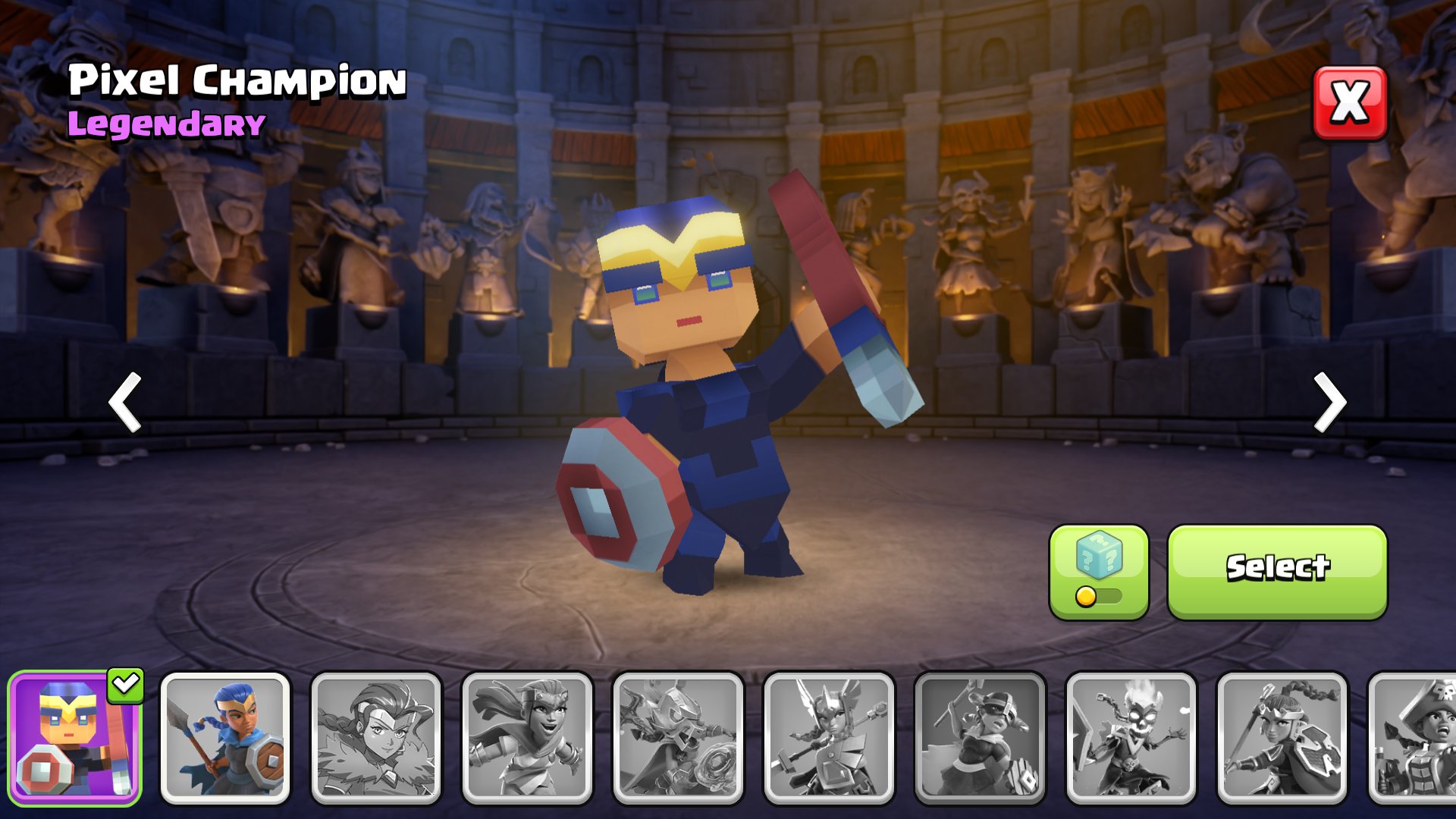Preview the flaming skull champion skin
The image size is (1456, 819).
click(x=1131, y=738)
